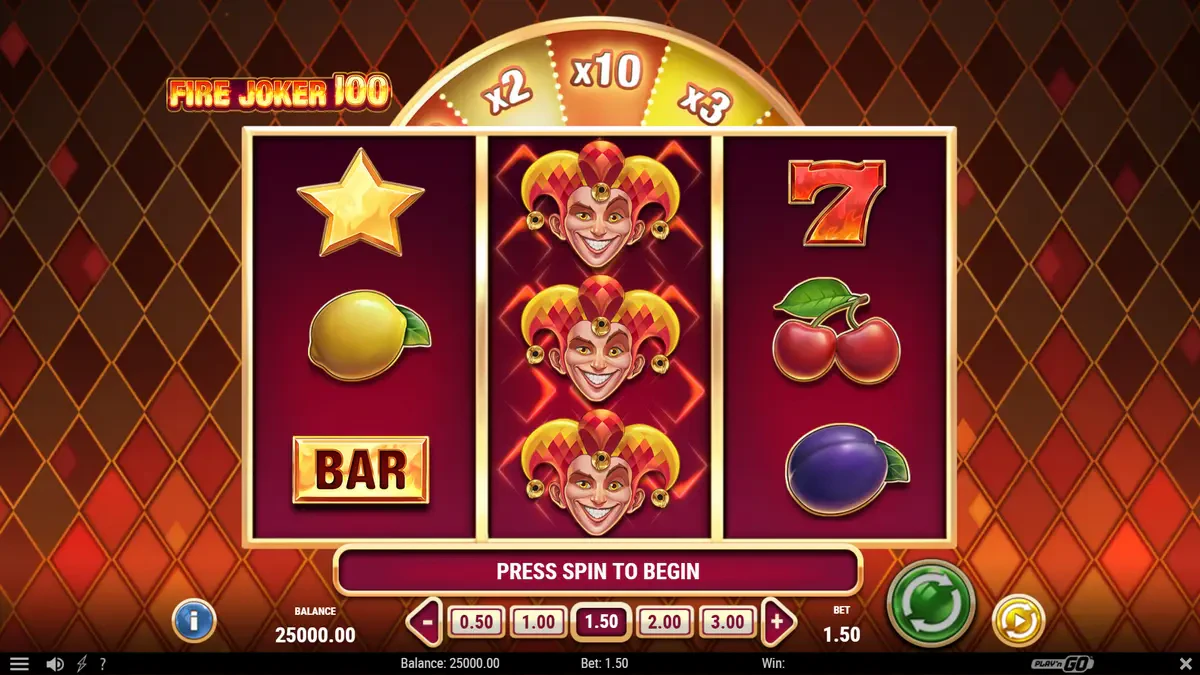The height and width of the screenshot is (675, 1200).
Task: Select the 1.50 bet value
Action: point(601,622)
